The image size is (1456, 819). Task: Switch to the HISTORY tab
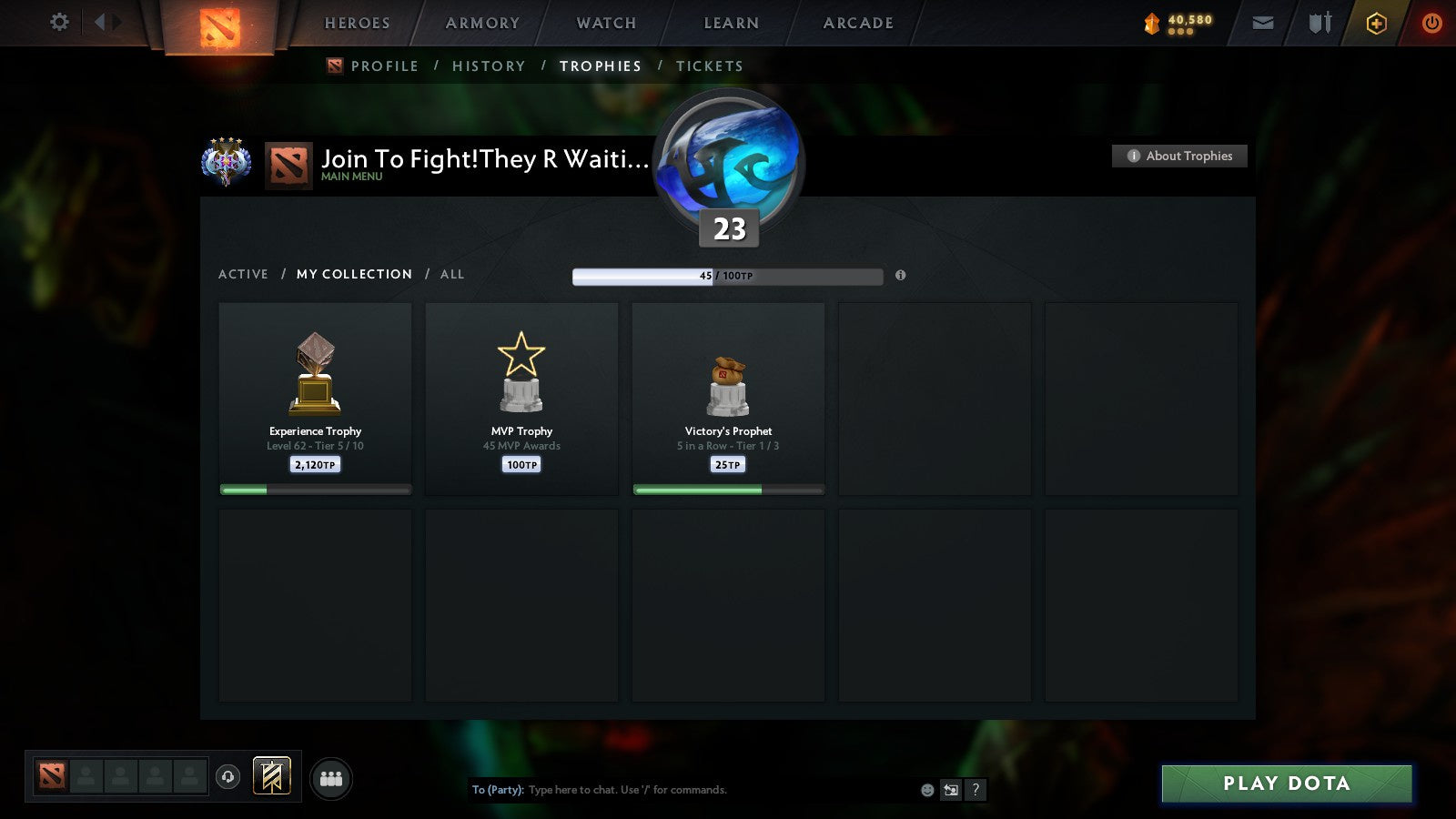(490, 66)
